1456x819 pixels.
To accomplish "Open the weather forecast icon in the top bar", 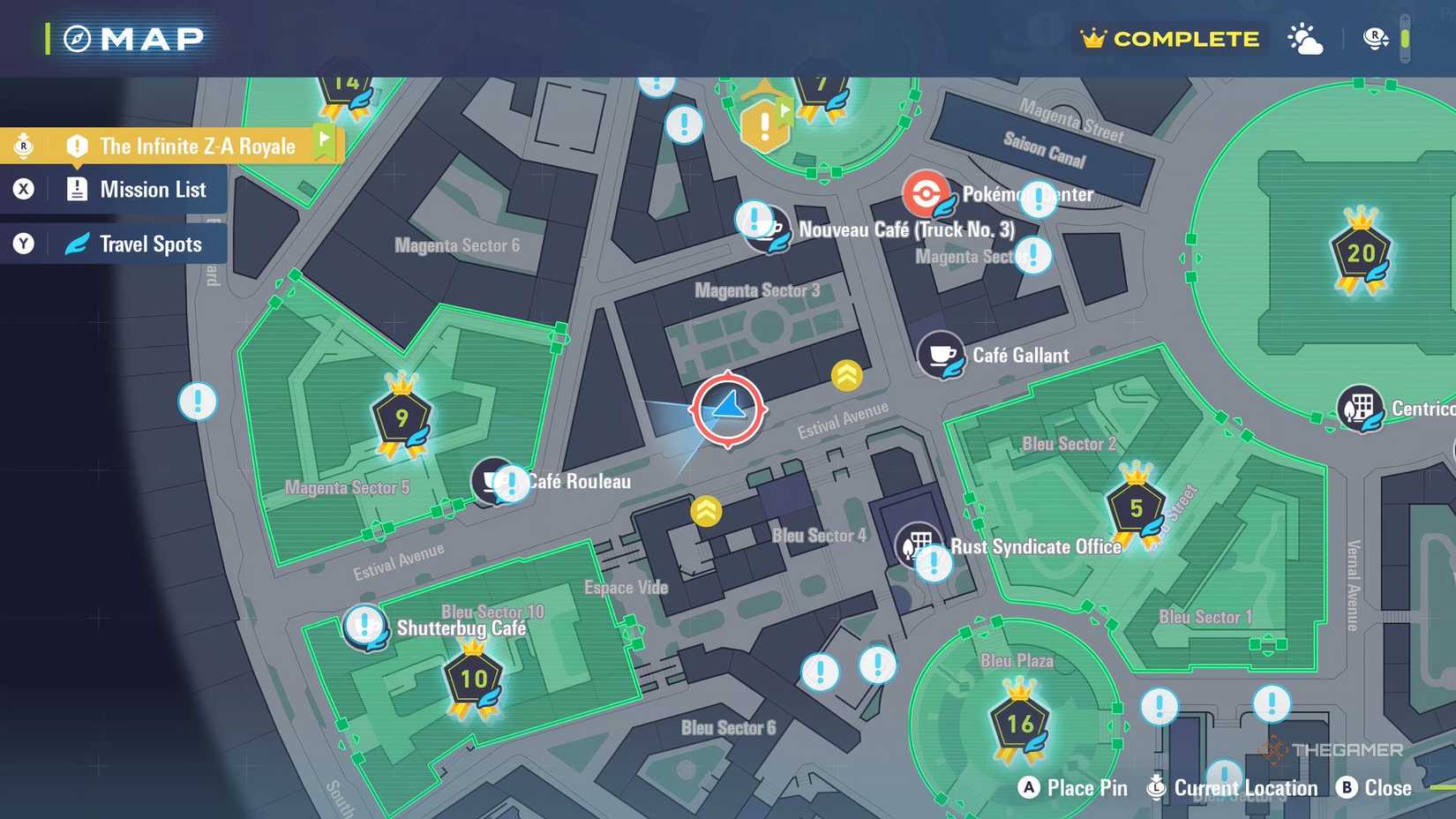I will [1304, 38].
